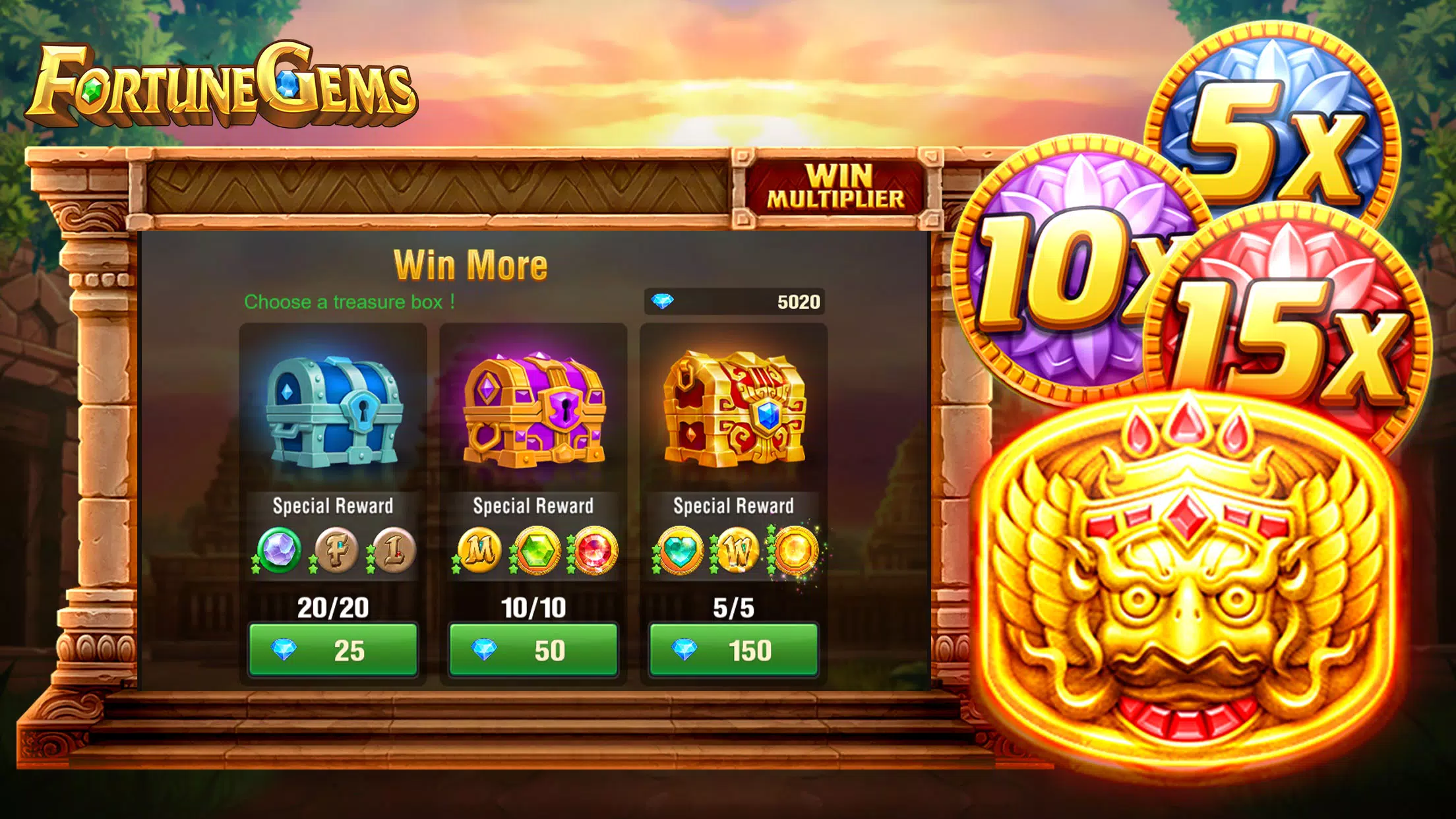Check the green hexagon gem reward
The image size is (1456, 819).
coord(537,550)
